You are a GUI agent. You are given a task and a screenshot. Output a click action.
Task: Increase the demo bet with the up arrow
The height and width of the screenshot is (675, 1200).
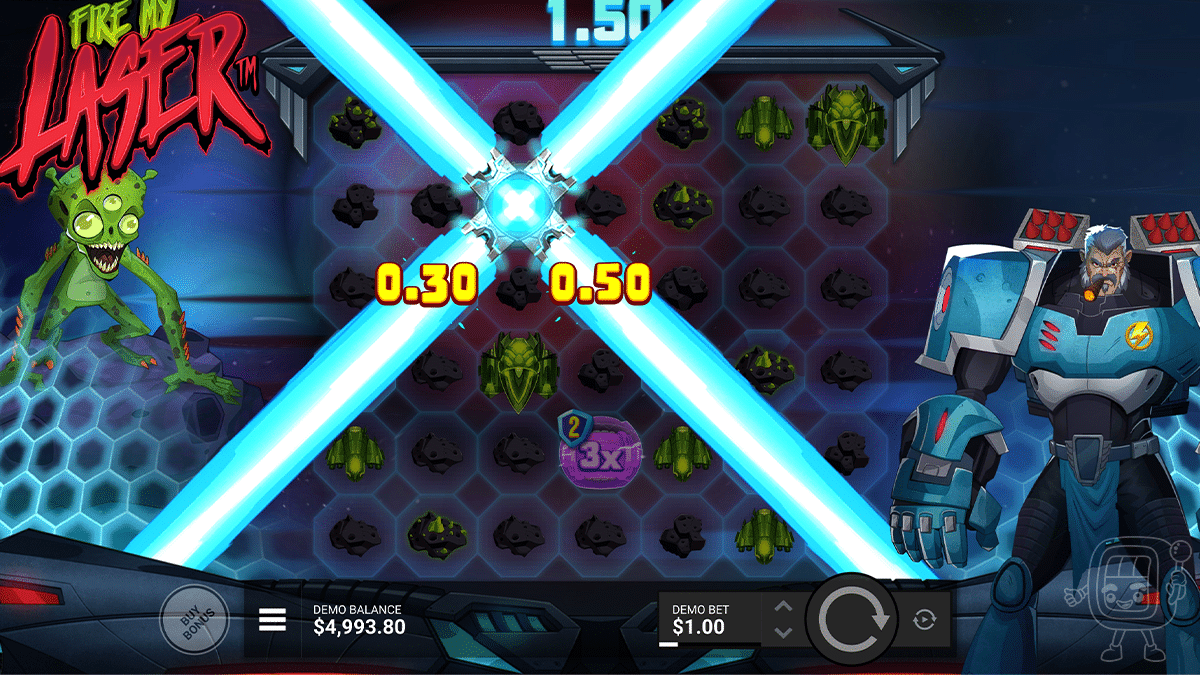[784, 608]
